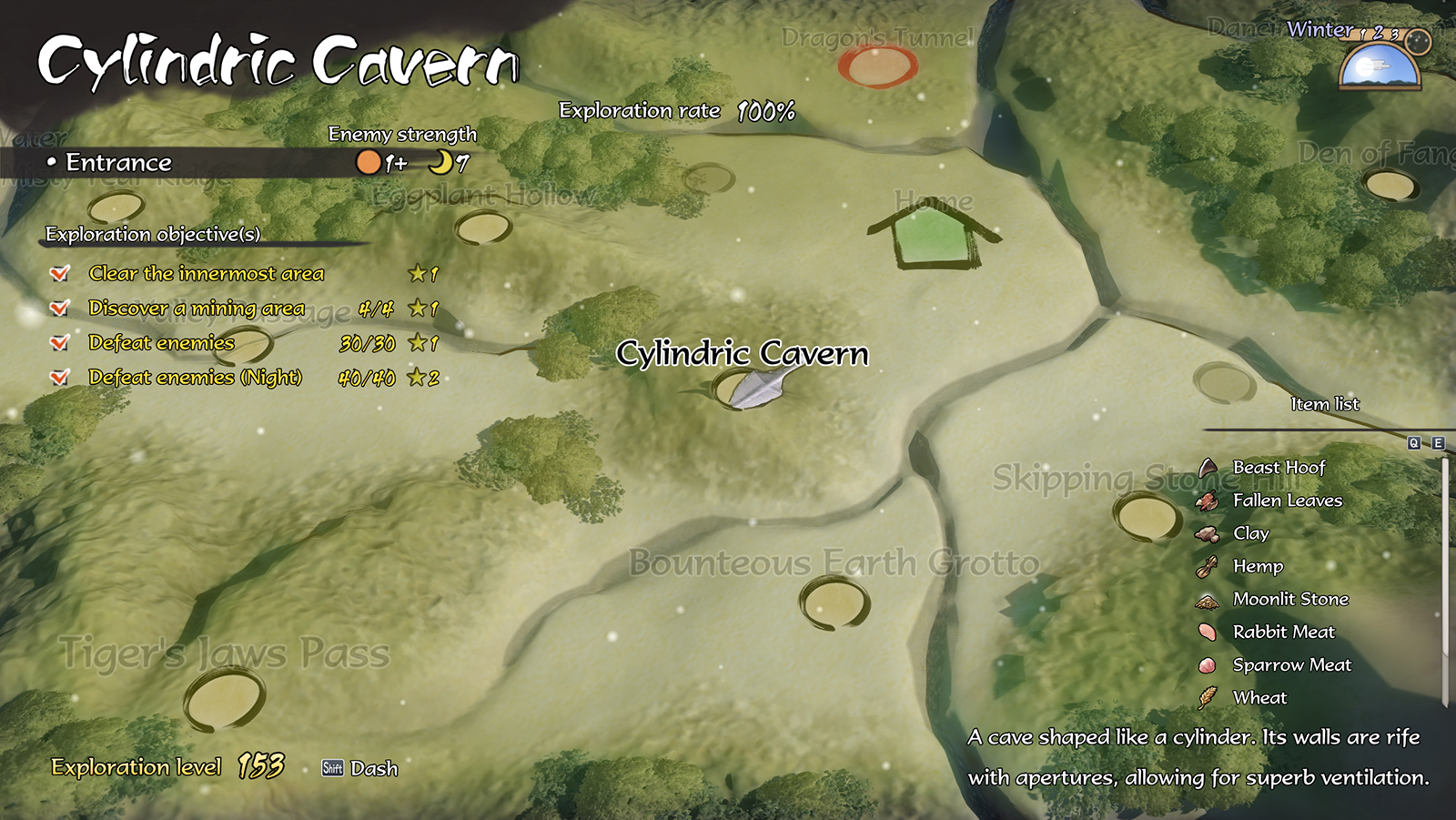Click the dark moon phase circle indicator
The image size is (1456, 820).
[1417, 41]
